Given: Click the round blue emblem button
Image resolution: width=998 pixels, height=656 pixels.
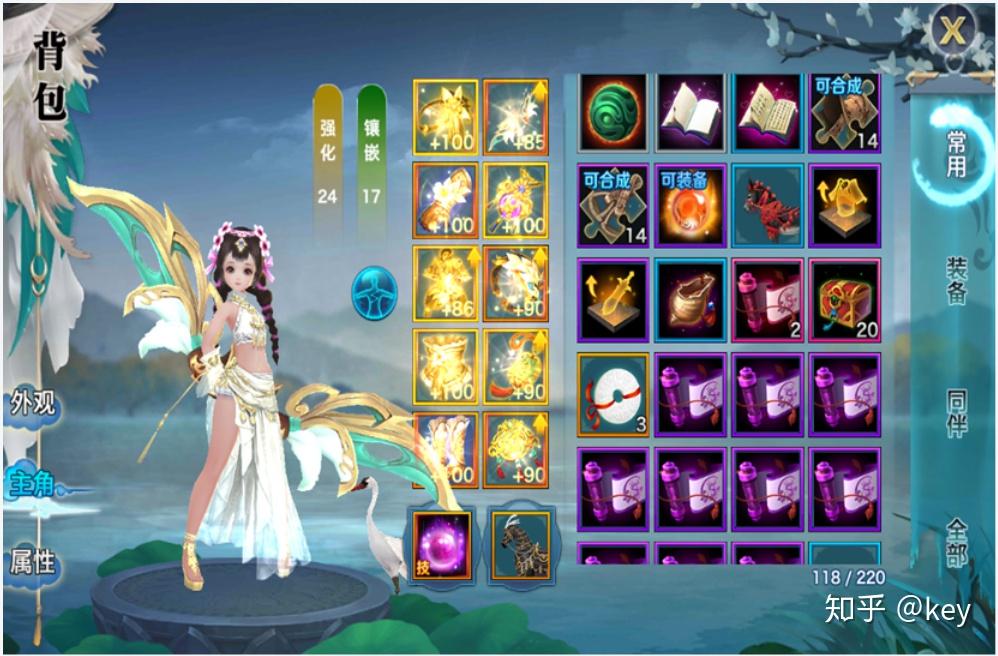Looking at the screenshot, I should click(x=374, y=294).
